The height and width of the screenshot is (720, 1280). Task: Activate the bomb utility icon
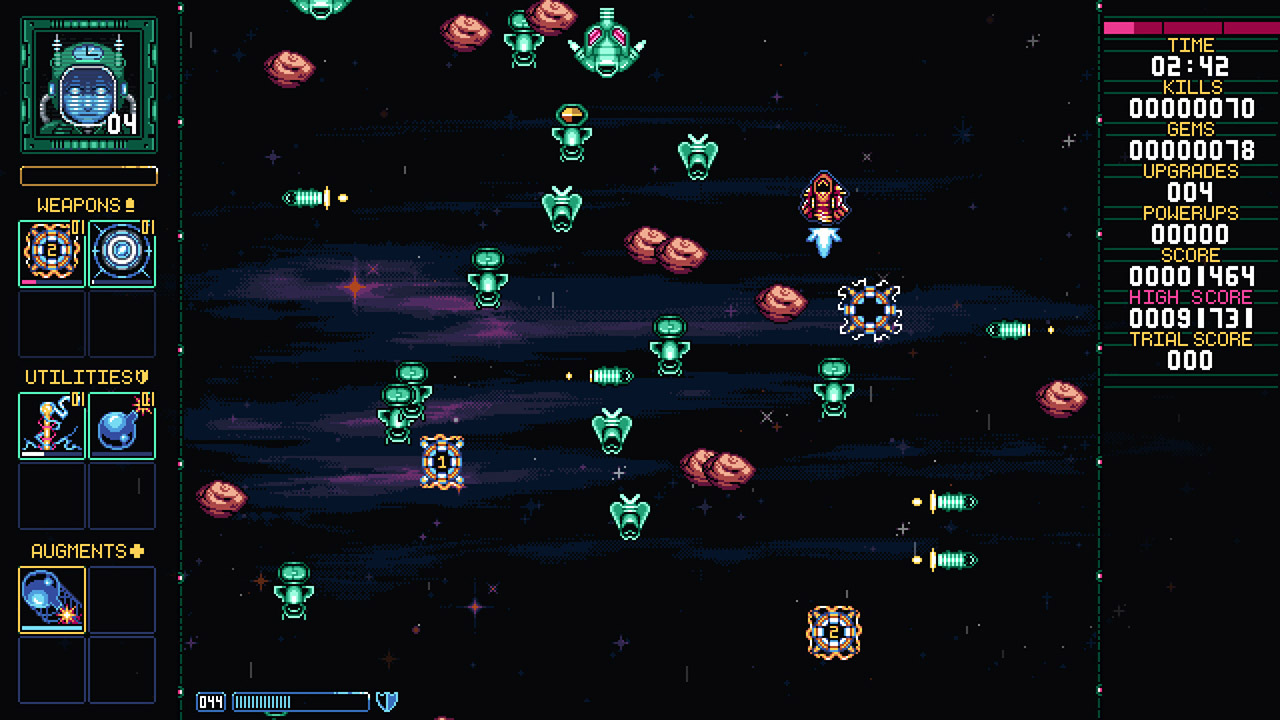(x=122, y=425)
